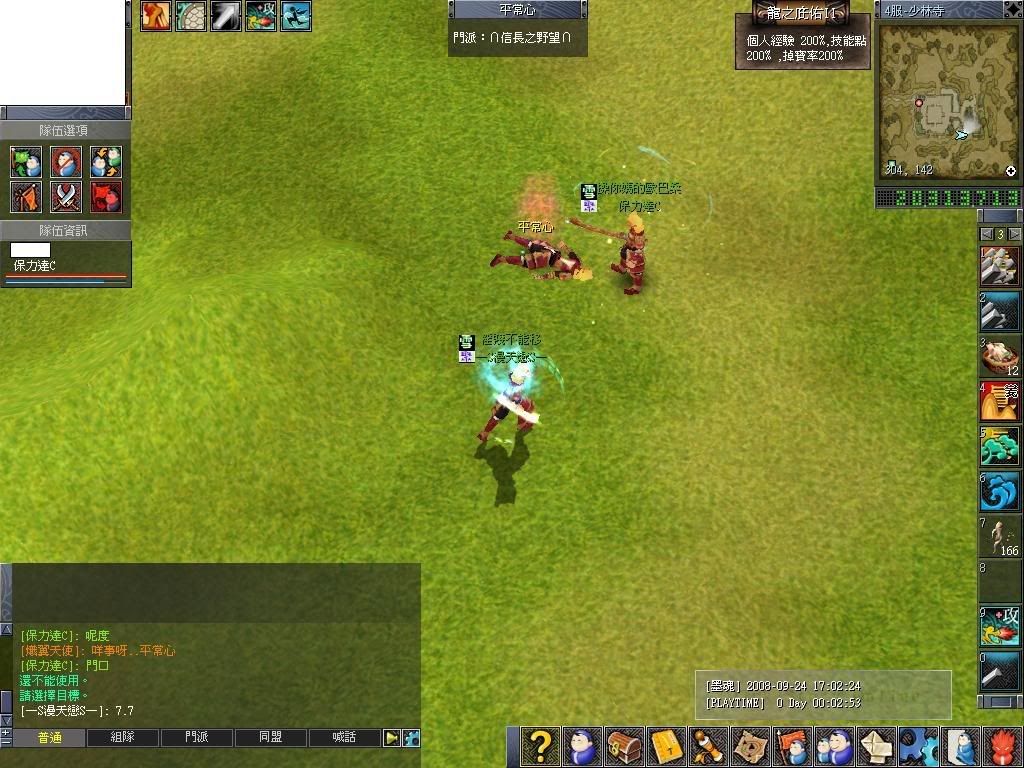The height and width of the screenshot is (768, 1024).
Task: Open the treasure chest inventory icon
Action: (x=624, y=746)
